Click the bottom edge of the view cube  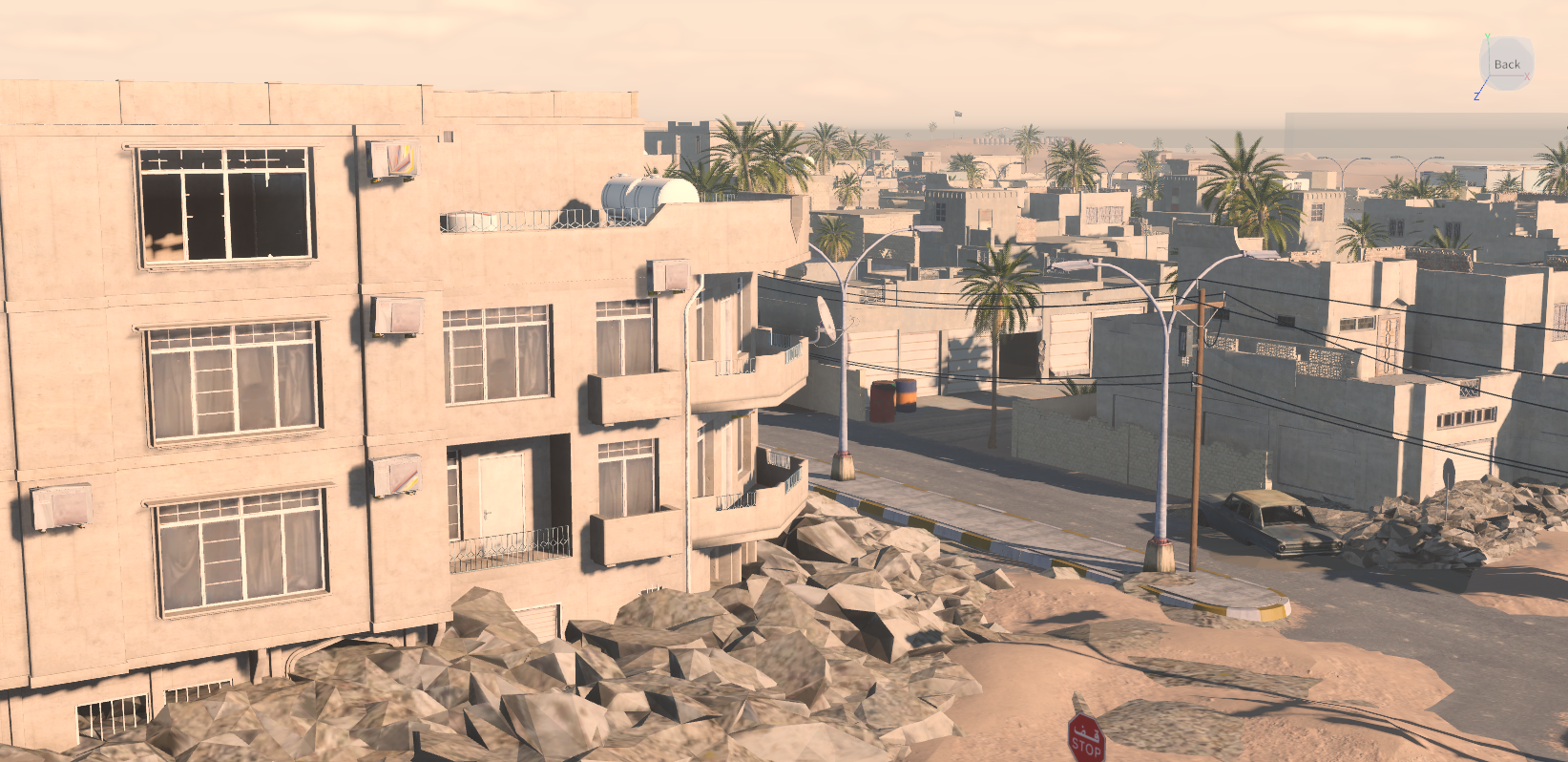point(1506,87)
